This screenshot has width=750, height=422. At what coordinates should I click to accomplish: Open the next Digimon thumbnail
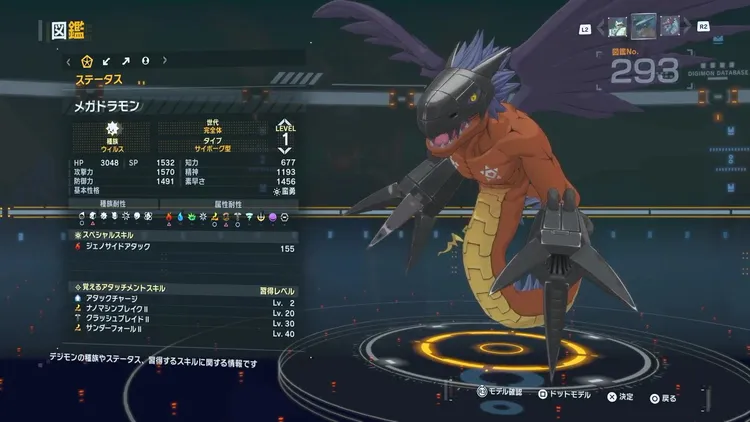(670, 25)
